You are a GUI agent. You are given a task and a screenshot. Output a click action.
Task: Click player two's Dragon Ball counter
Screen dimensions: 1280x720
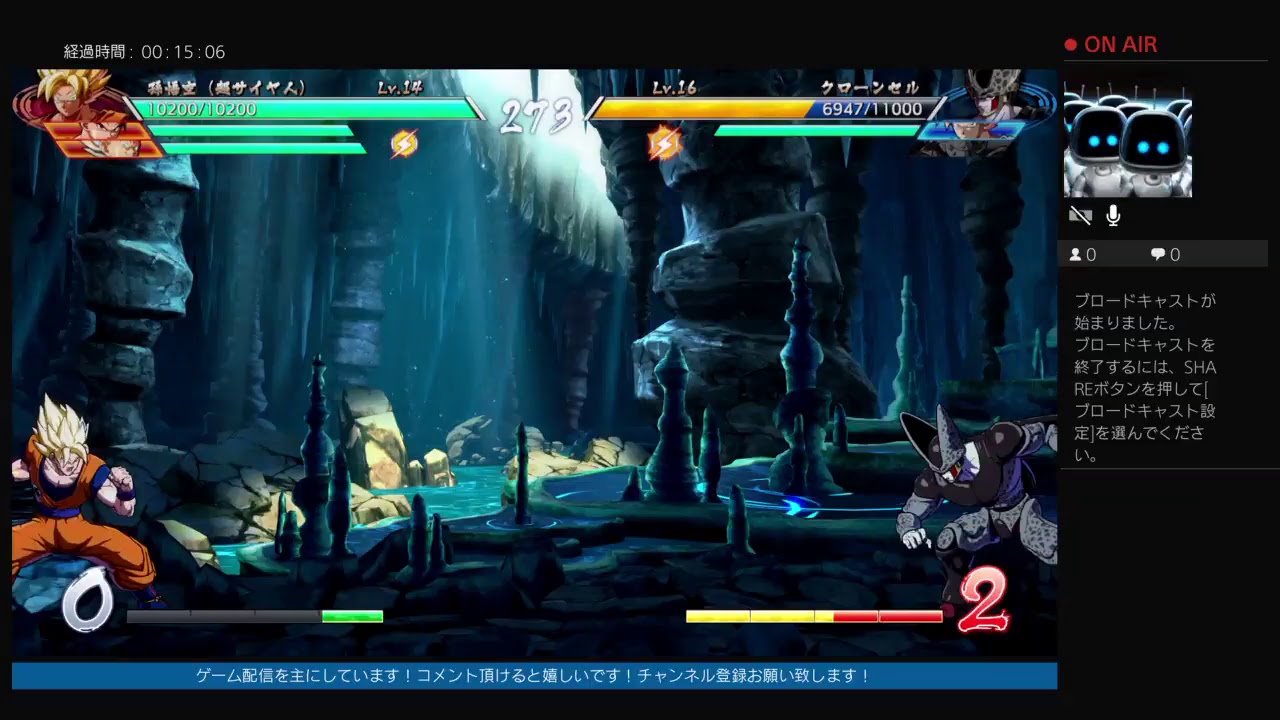pyautogui.click(x=985, y=600)
